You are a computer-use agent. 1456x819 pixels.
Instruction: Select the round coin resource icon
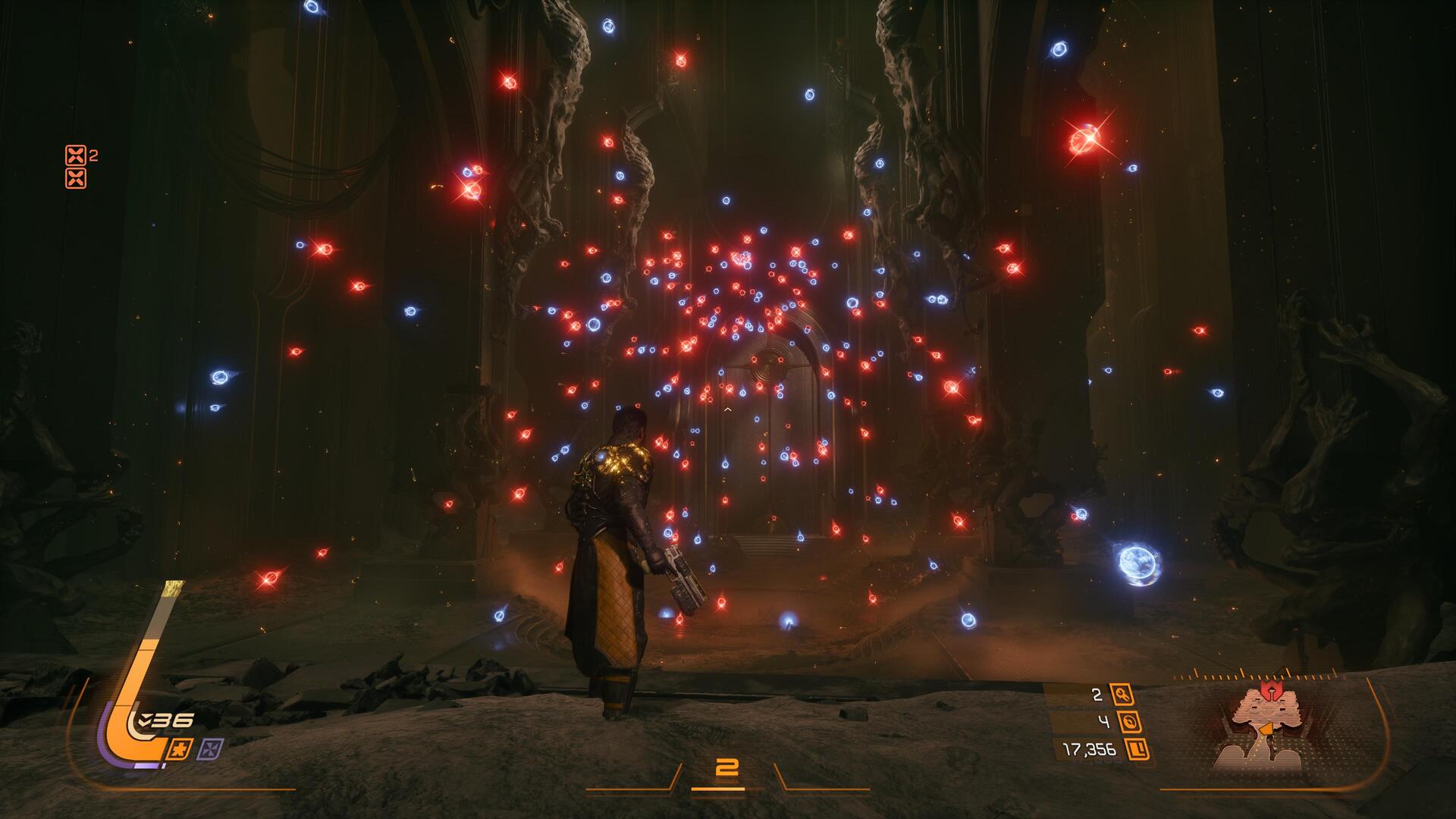click(1129, 722)
